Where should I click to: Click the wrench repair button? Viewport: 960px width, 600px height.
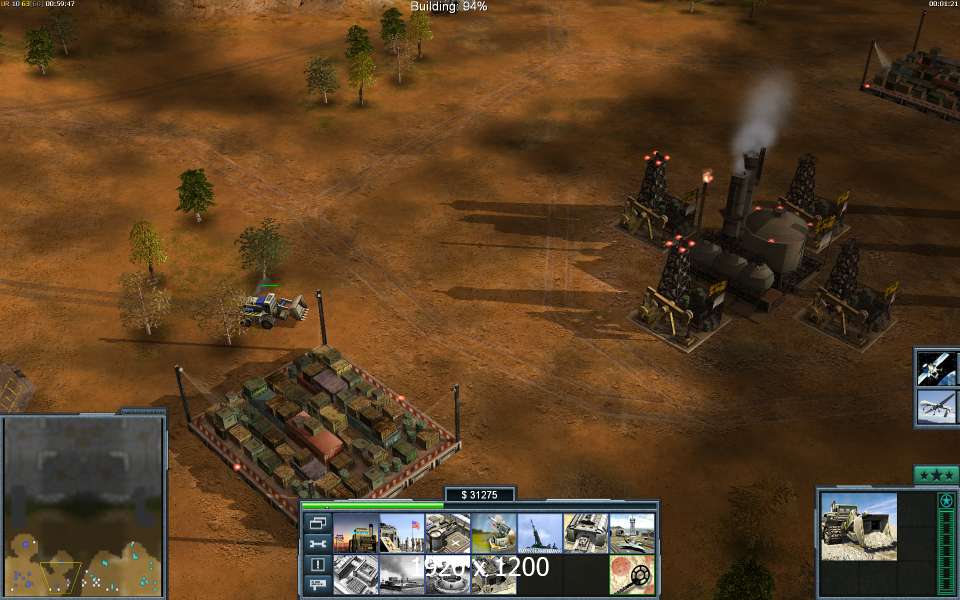point(317,544)
